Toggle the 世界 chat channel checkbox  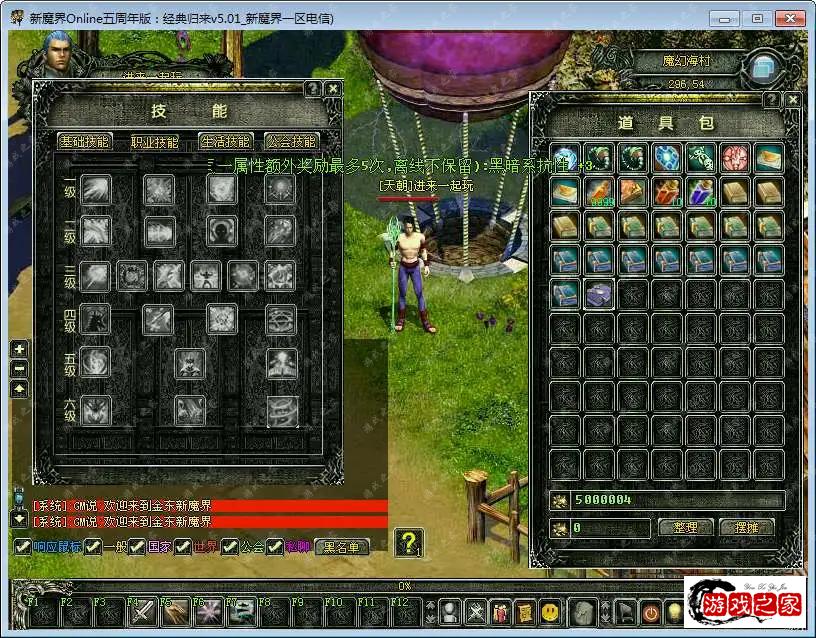tap(187, 547)
